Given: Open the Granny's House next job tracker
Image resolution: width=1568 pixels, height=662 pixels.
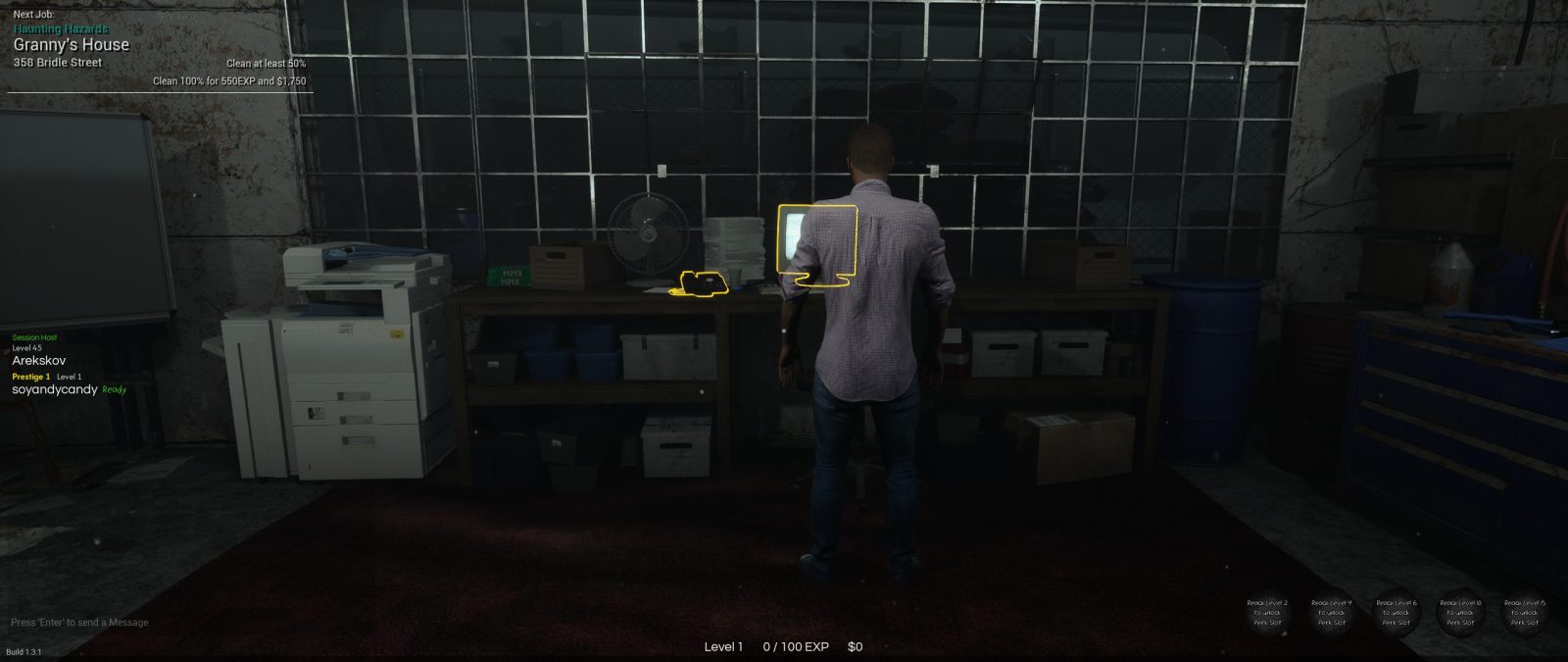Looking at the screenshot, I should 72,45.
